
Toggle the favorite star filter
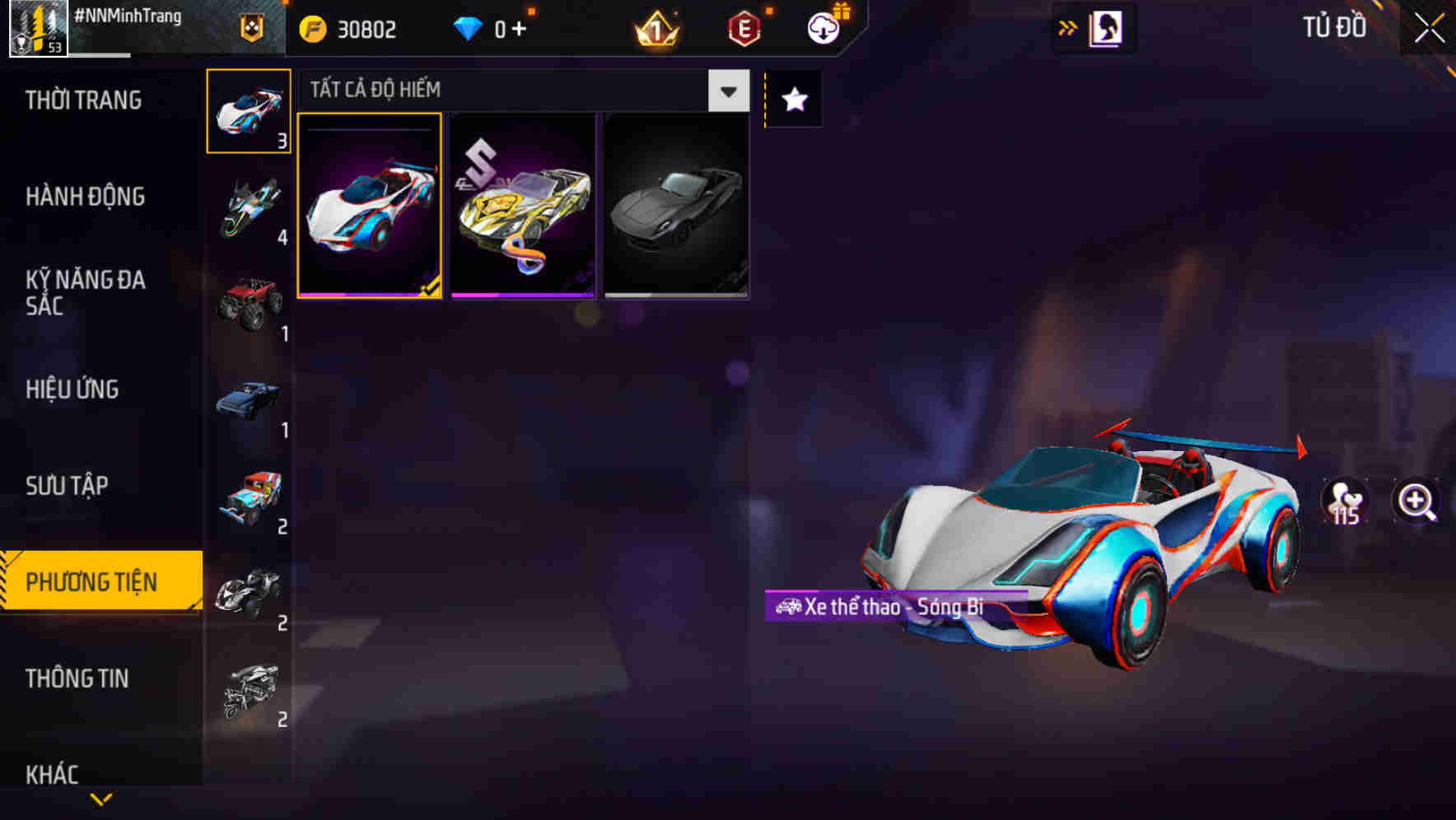click(x=792, y=100)
